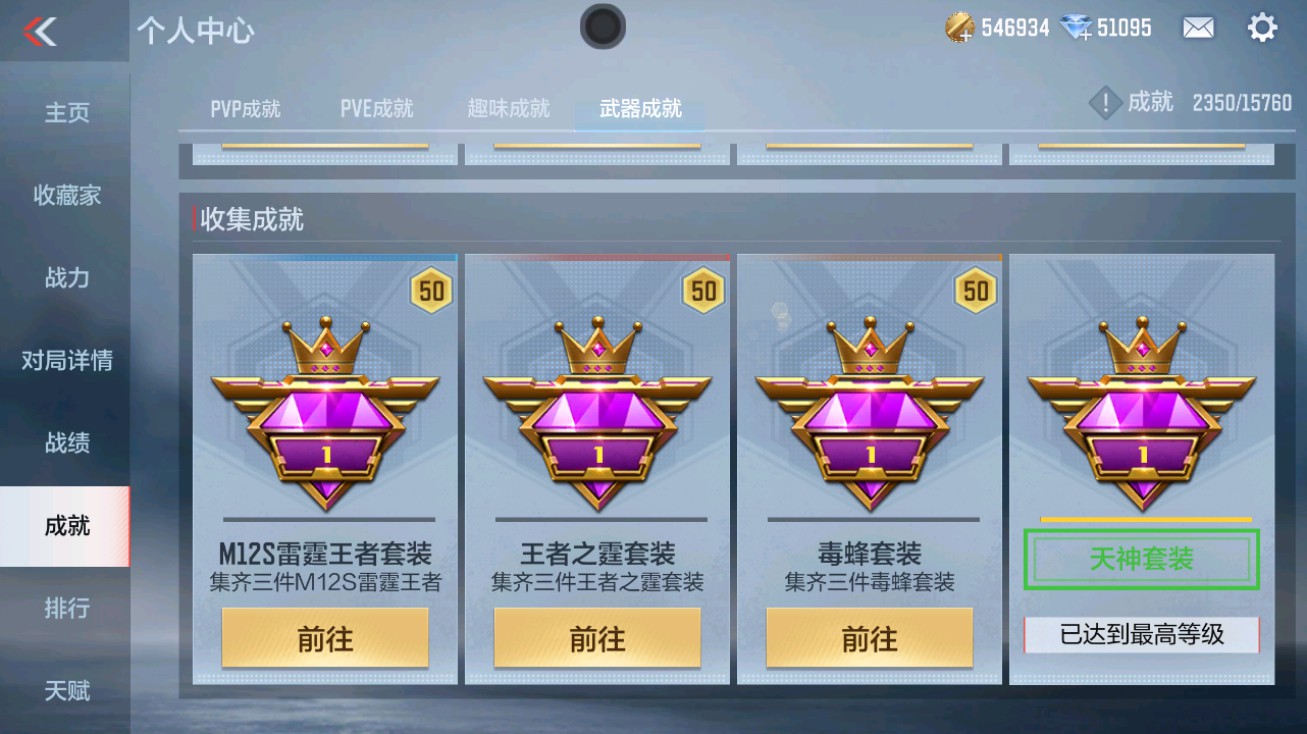Open 对局详情 from the sidebar

pos(64,360)
